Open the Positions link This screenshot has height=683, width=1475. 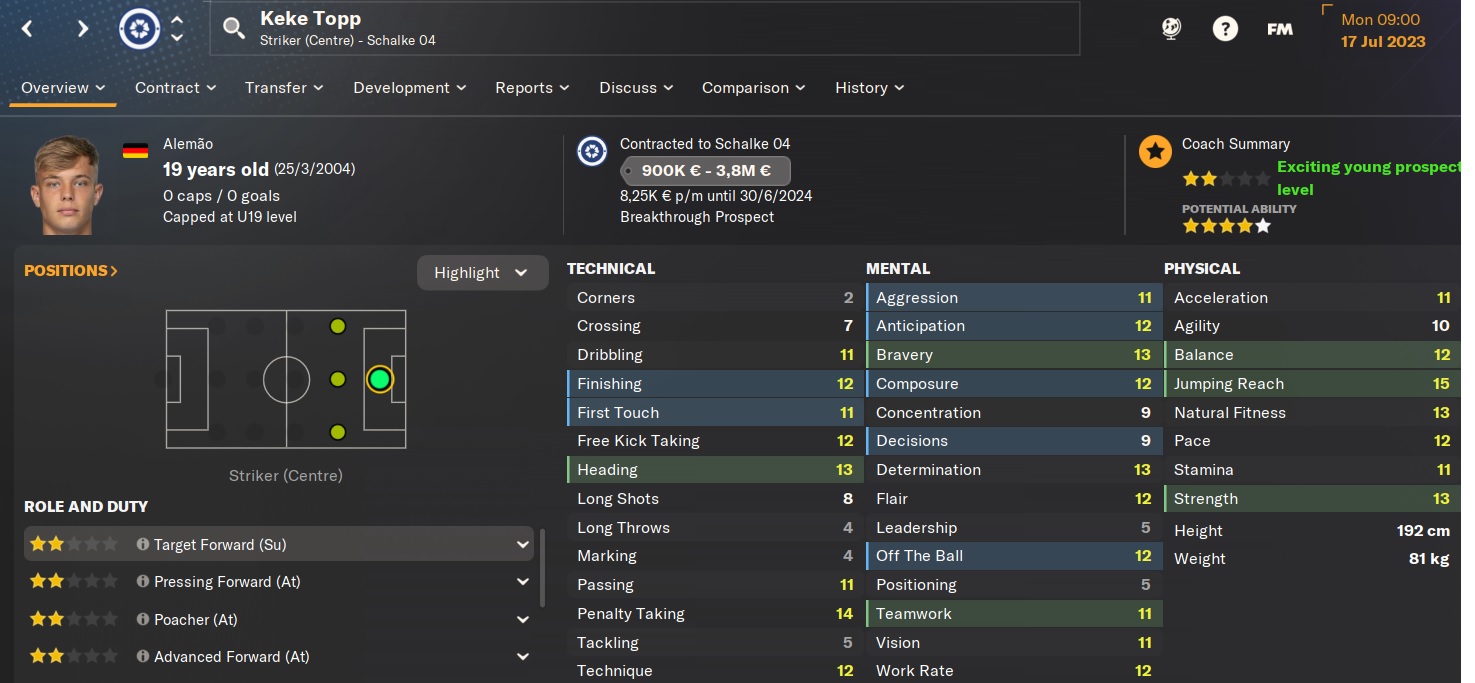pyautogui.click(x=71, y=271)
